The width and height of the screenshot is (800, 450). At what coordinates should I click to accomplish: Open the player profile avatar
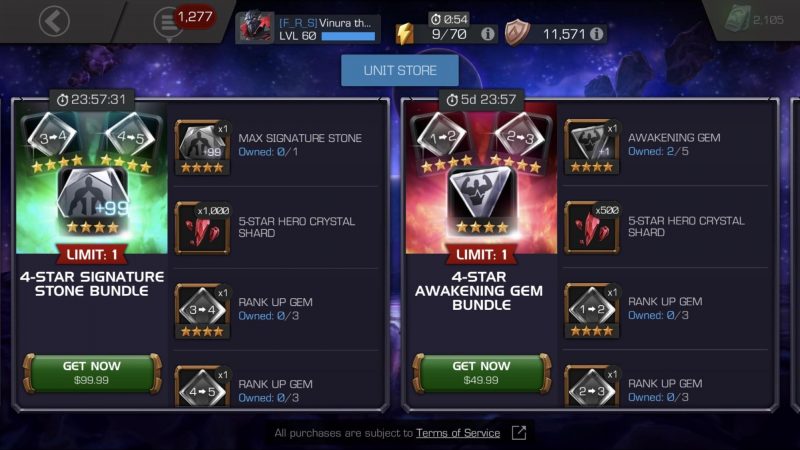(254, 28)
